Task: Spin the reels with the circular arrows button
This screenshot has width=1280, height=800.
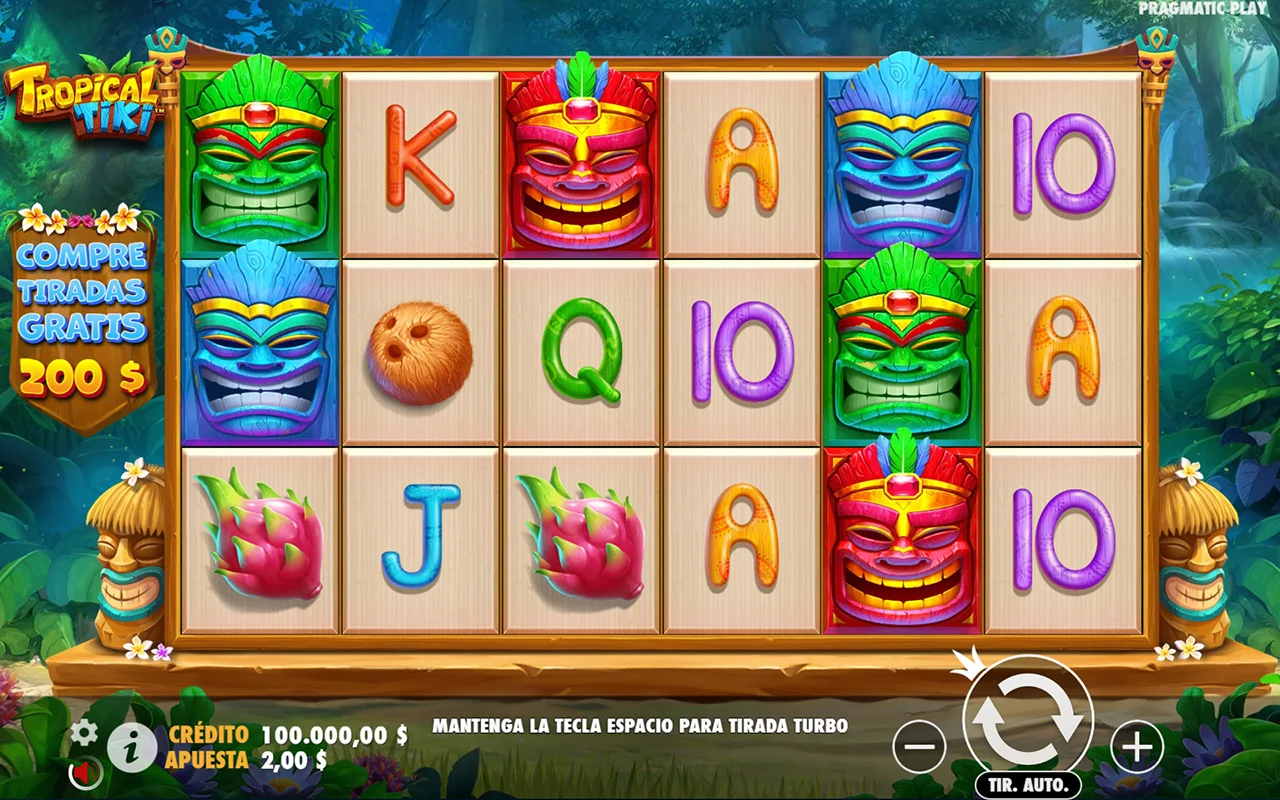Action: 1027,719
